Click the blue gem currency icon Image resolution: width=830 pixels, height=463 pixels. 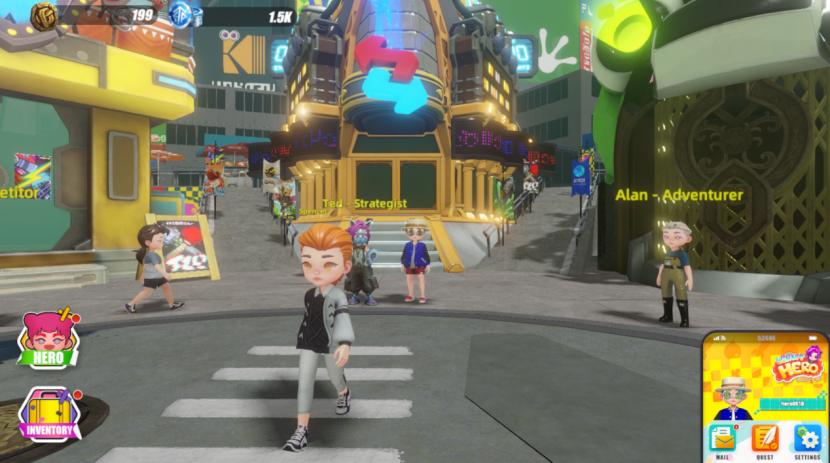coord(182,15)
